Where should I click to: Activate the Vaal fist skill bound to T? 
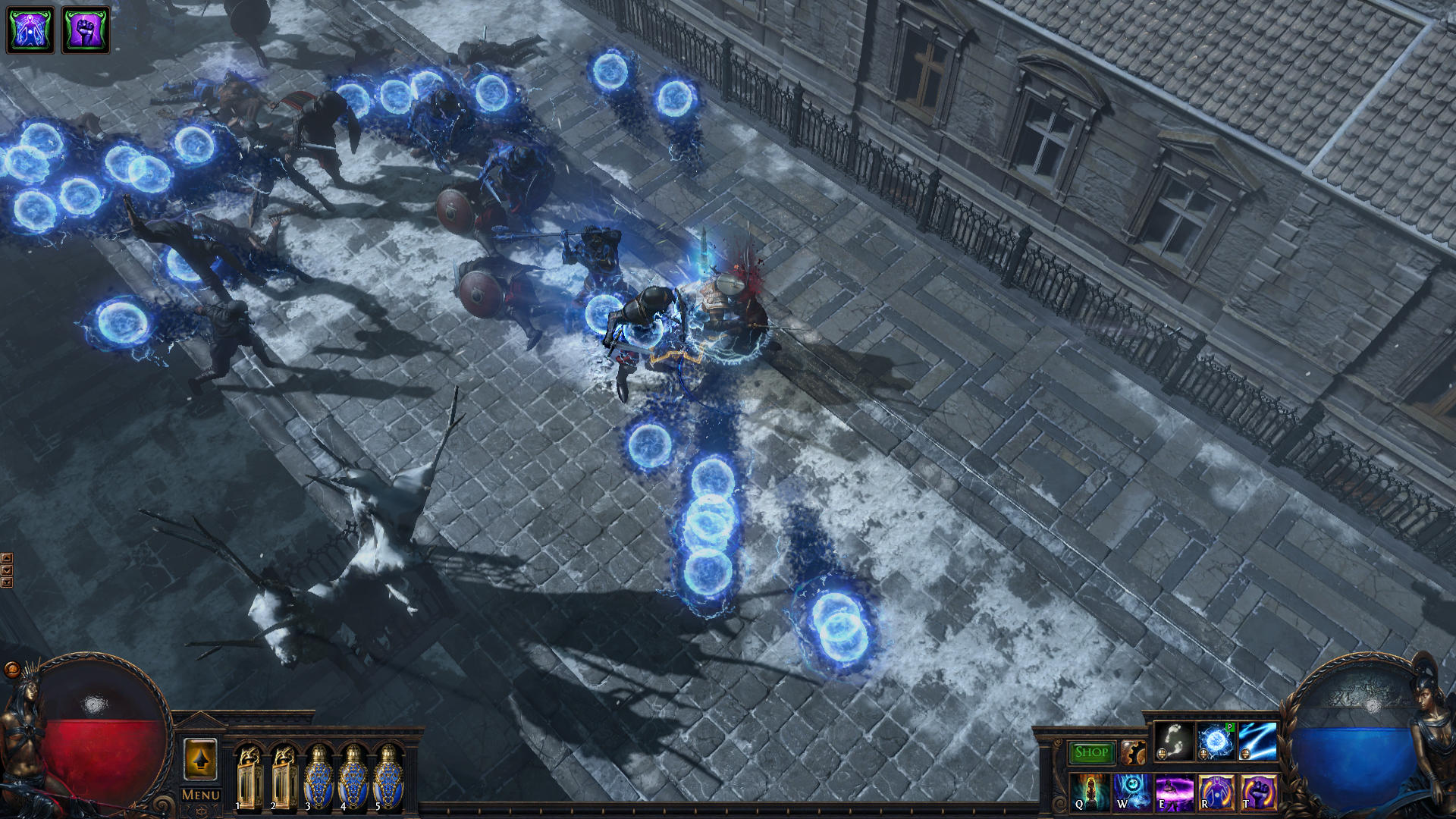click(1259, 794)
